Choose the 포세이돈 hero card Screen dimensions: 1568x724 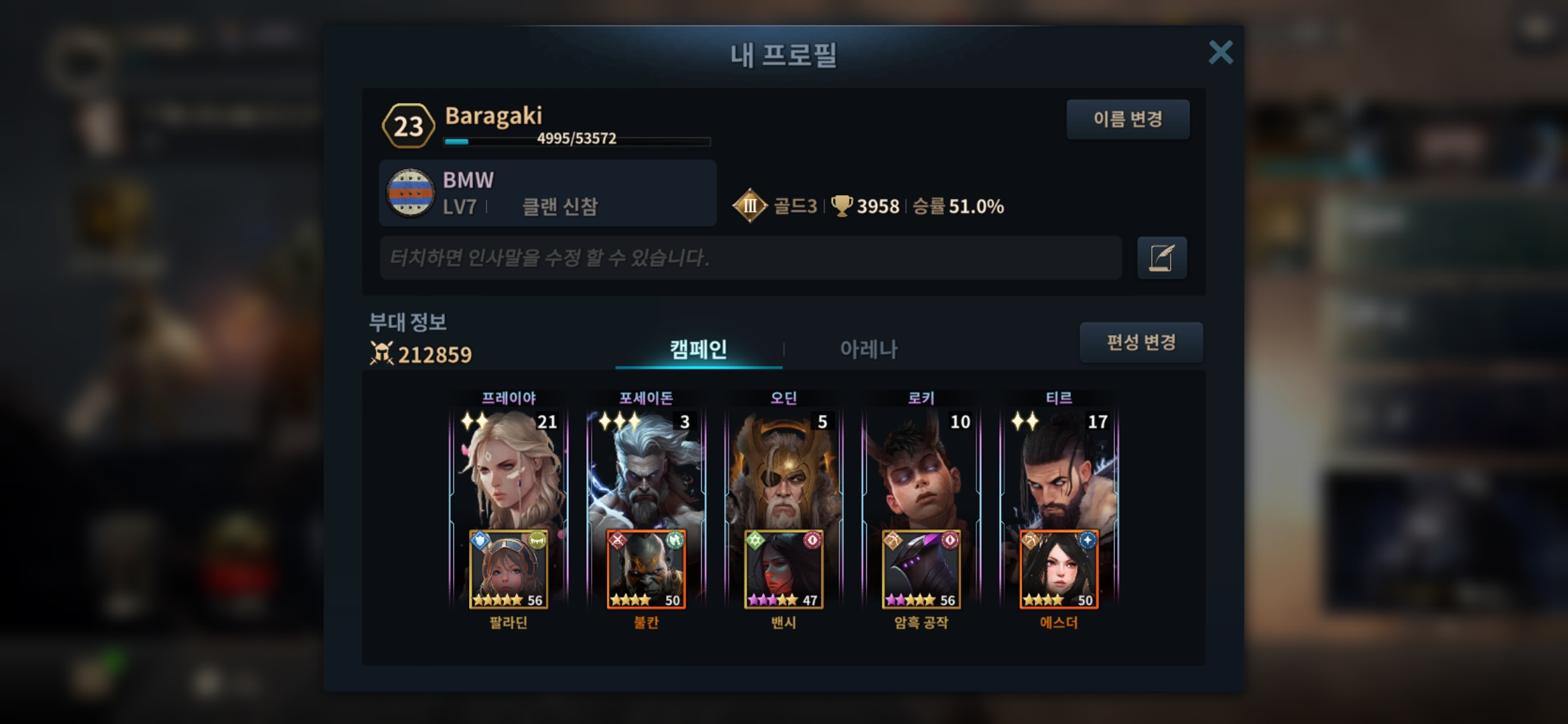pyautogui.click(x=646, y=469)
